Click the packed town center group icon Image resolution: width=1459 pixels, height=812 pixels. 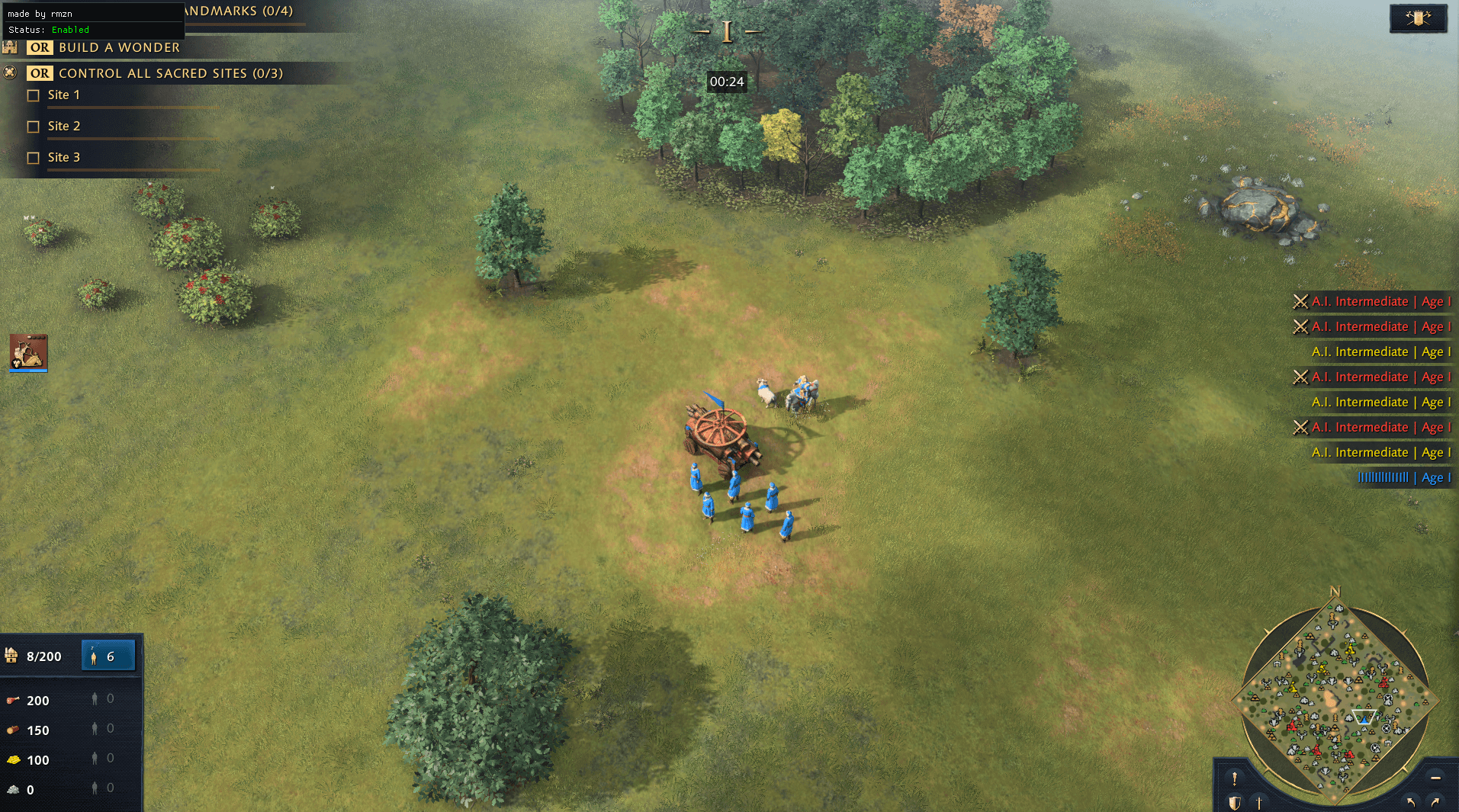29,352
